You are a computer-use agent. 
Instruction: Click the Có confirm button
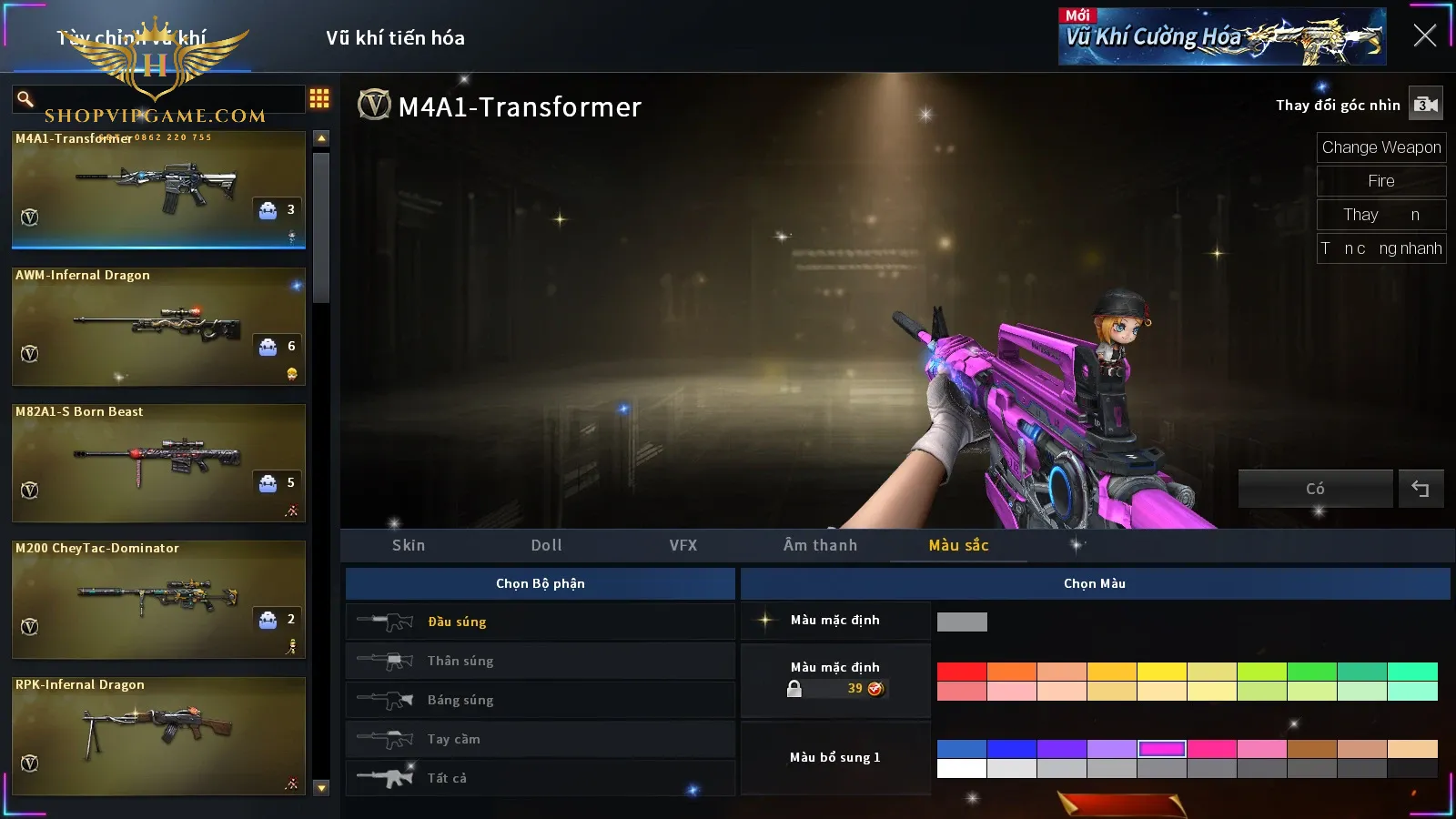click(1315, 489)
